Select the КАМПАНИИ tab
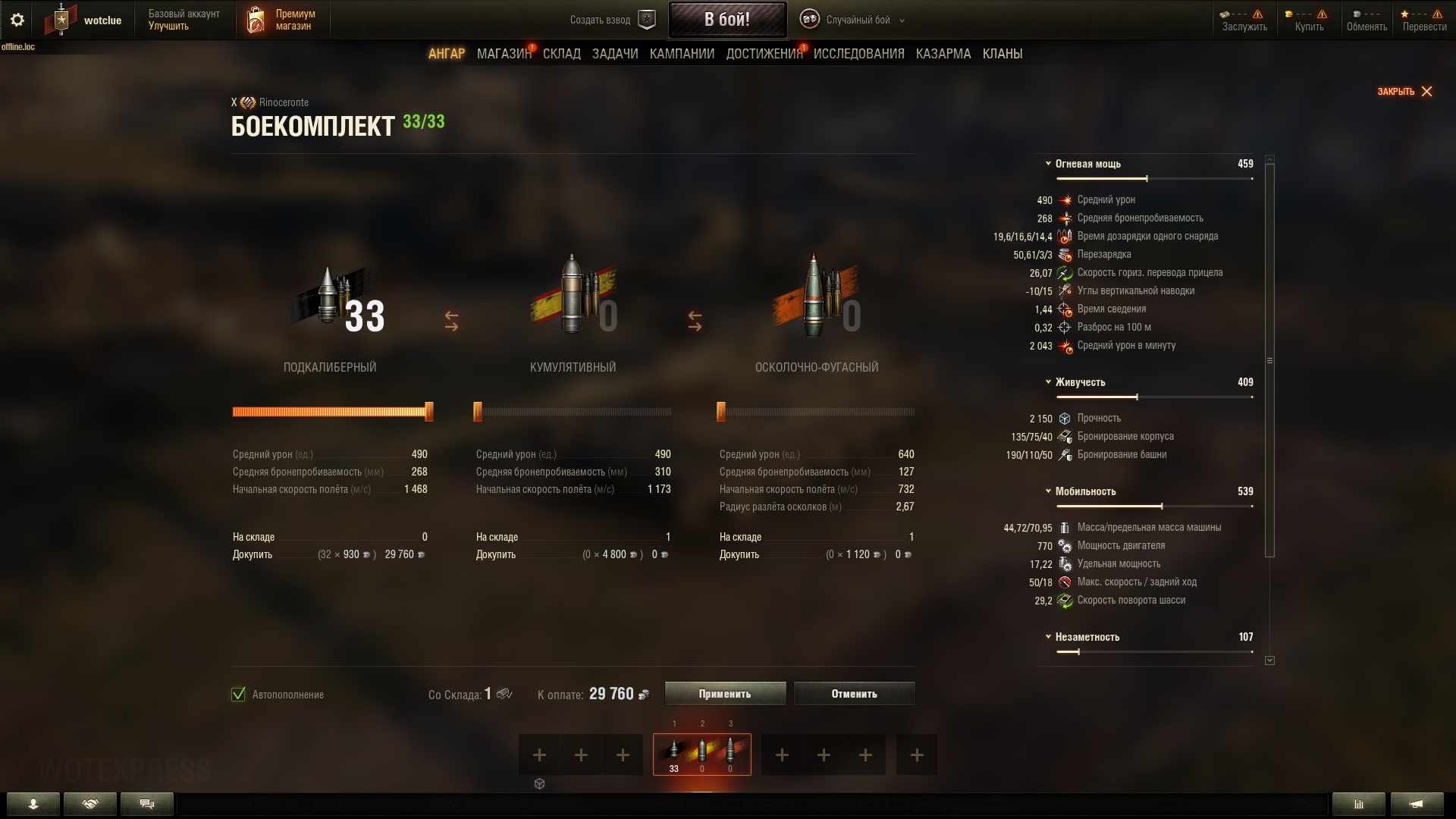1456x819 pixels. [682, 54]
